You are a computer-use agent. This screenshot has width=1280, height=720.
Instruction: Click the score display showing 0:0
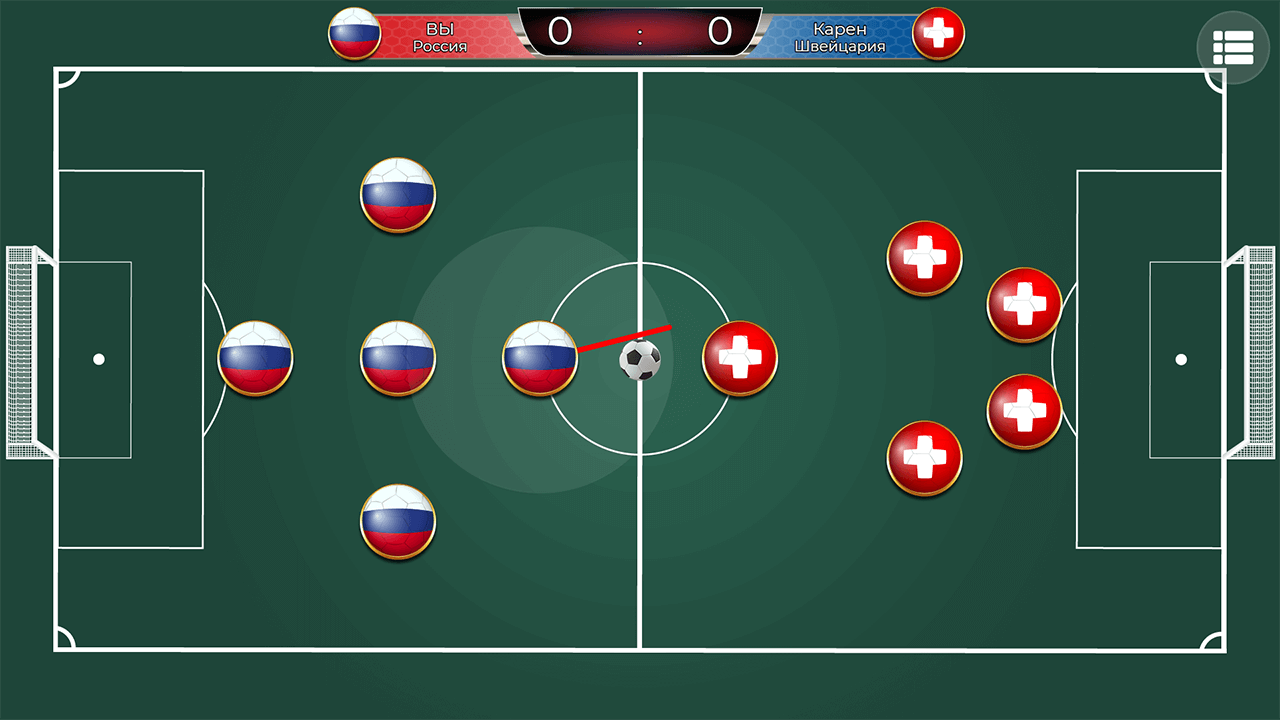pos(640,31)
